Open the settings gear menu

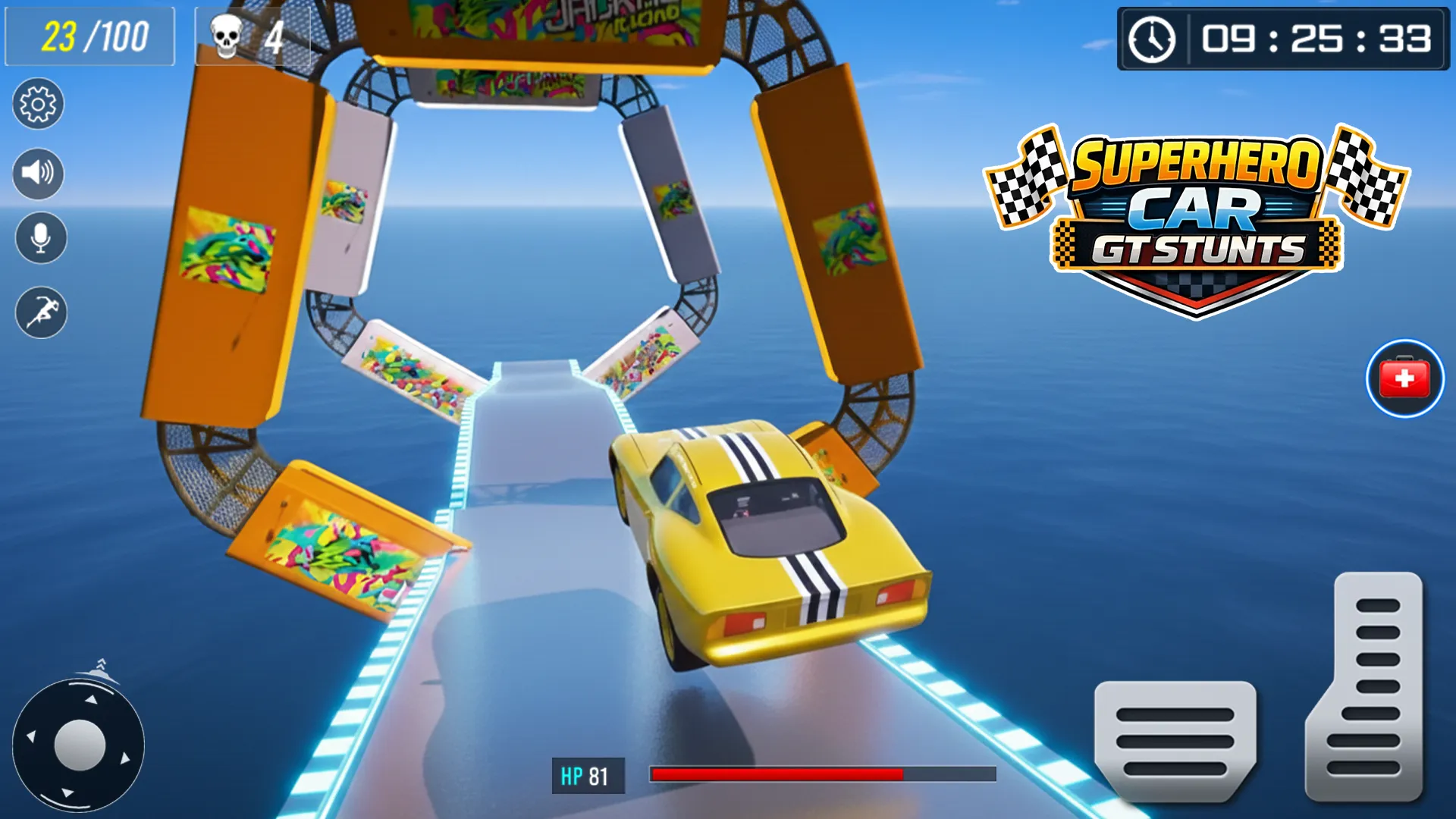tap(38, 105)
